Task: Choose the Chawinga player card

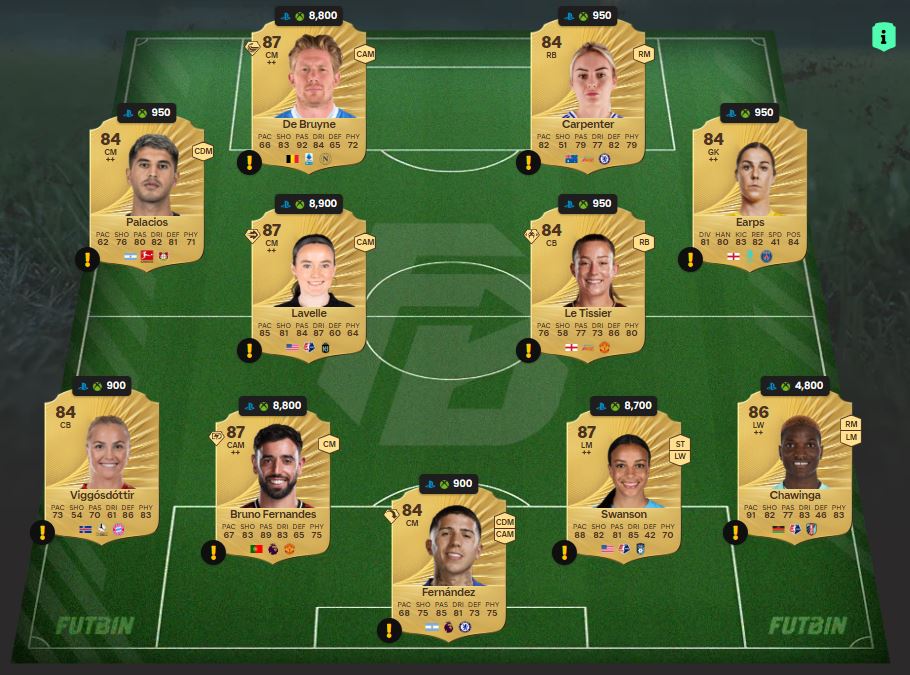Action: tap(795, 460)
